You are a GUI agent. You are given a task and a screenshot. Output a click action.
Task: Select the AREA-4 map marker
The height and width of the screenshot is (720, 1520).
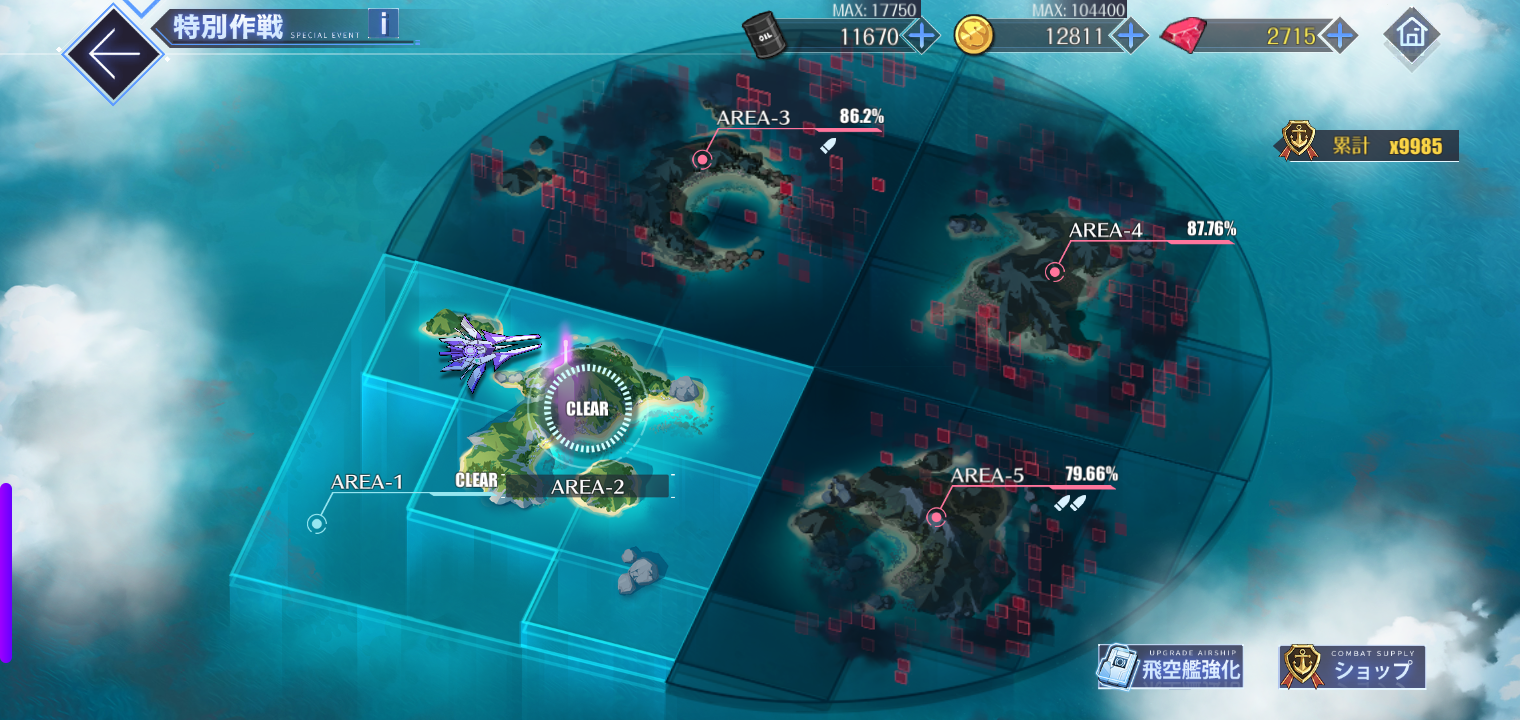coord(1054,271)
